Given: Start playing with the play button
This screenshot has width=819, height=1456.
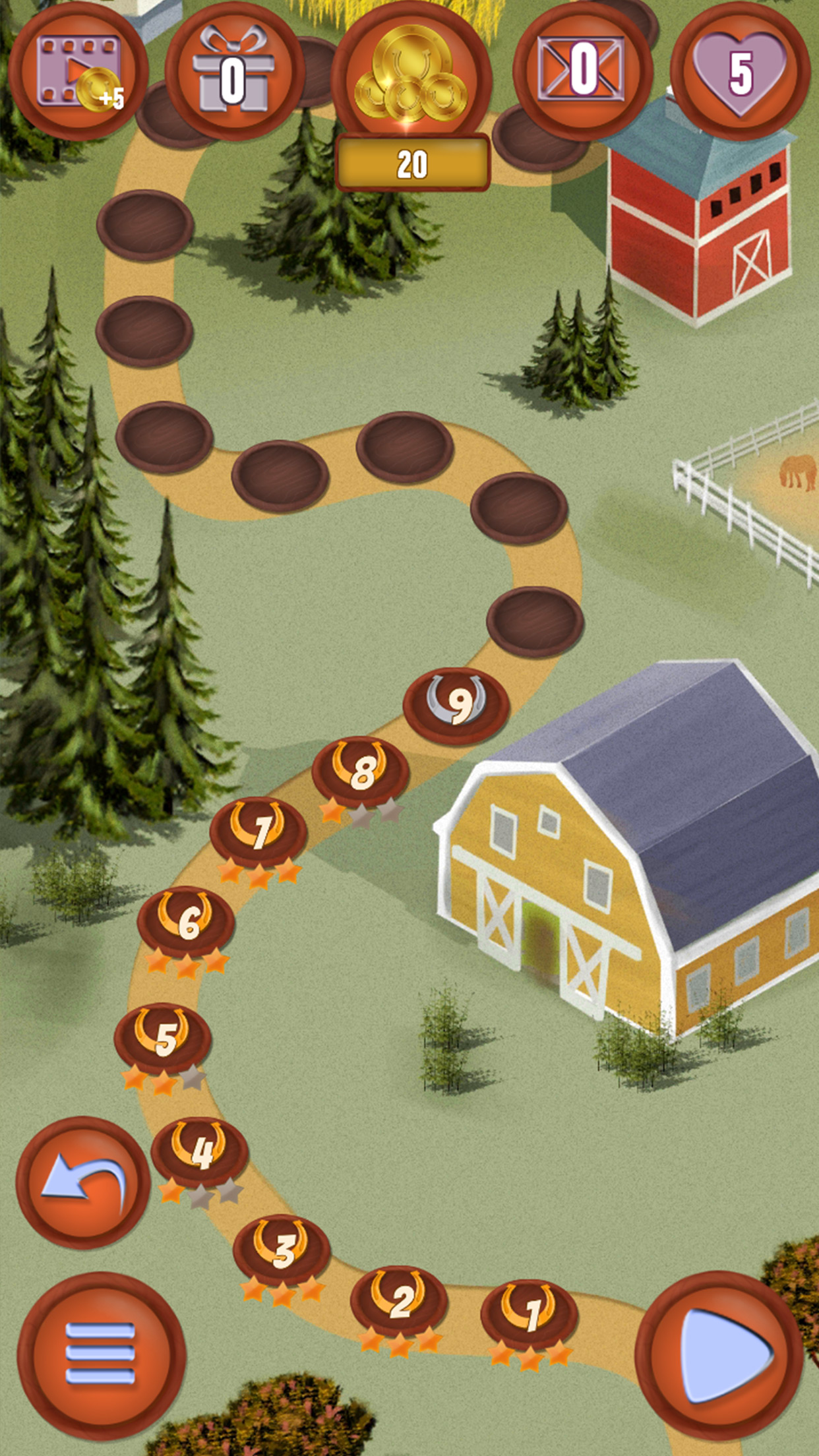Looking at the screenshot, I should (x=720, y=1356).
